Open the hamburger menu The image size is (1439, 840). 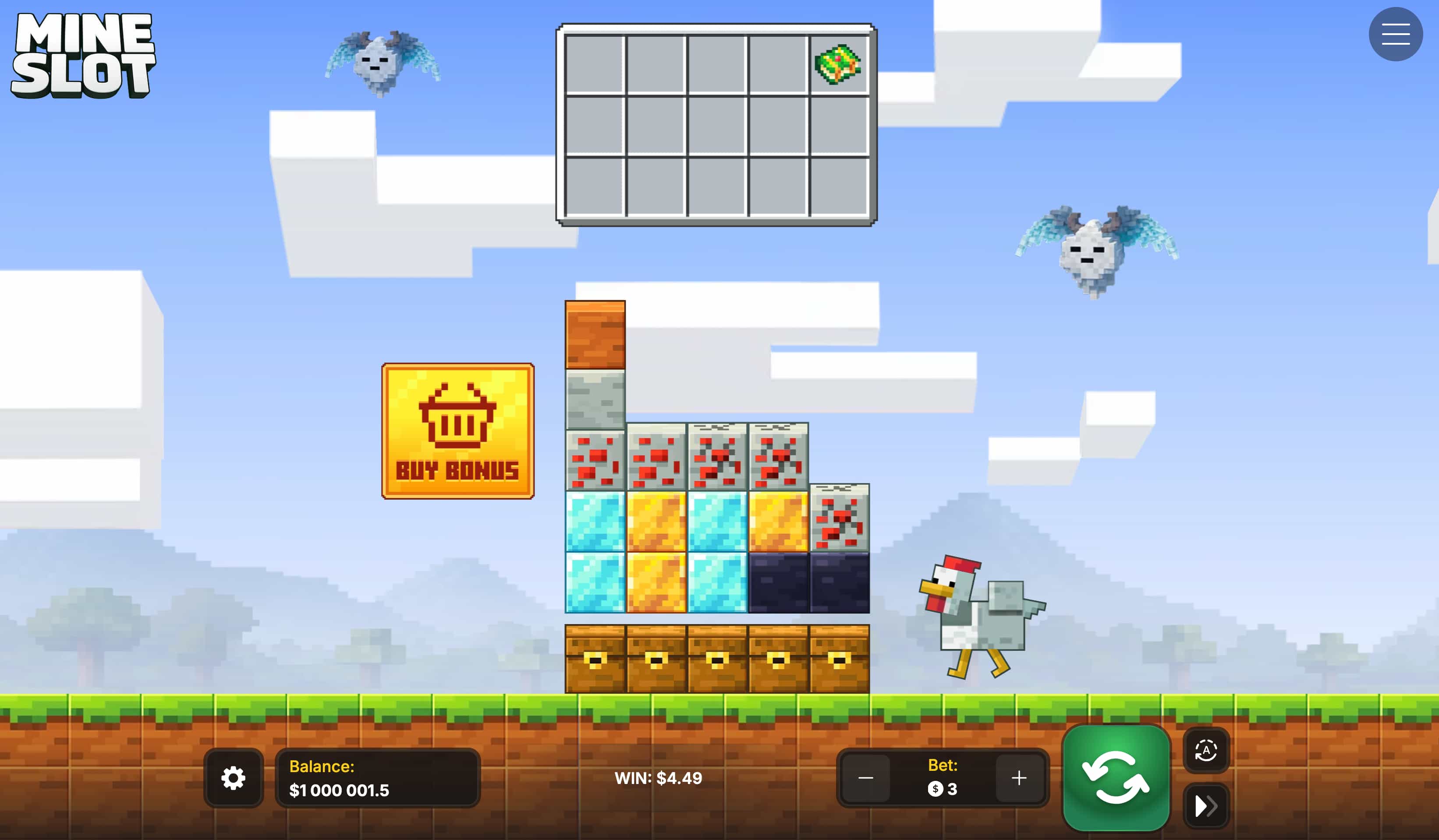(1396, 34)
